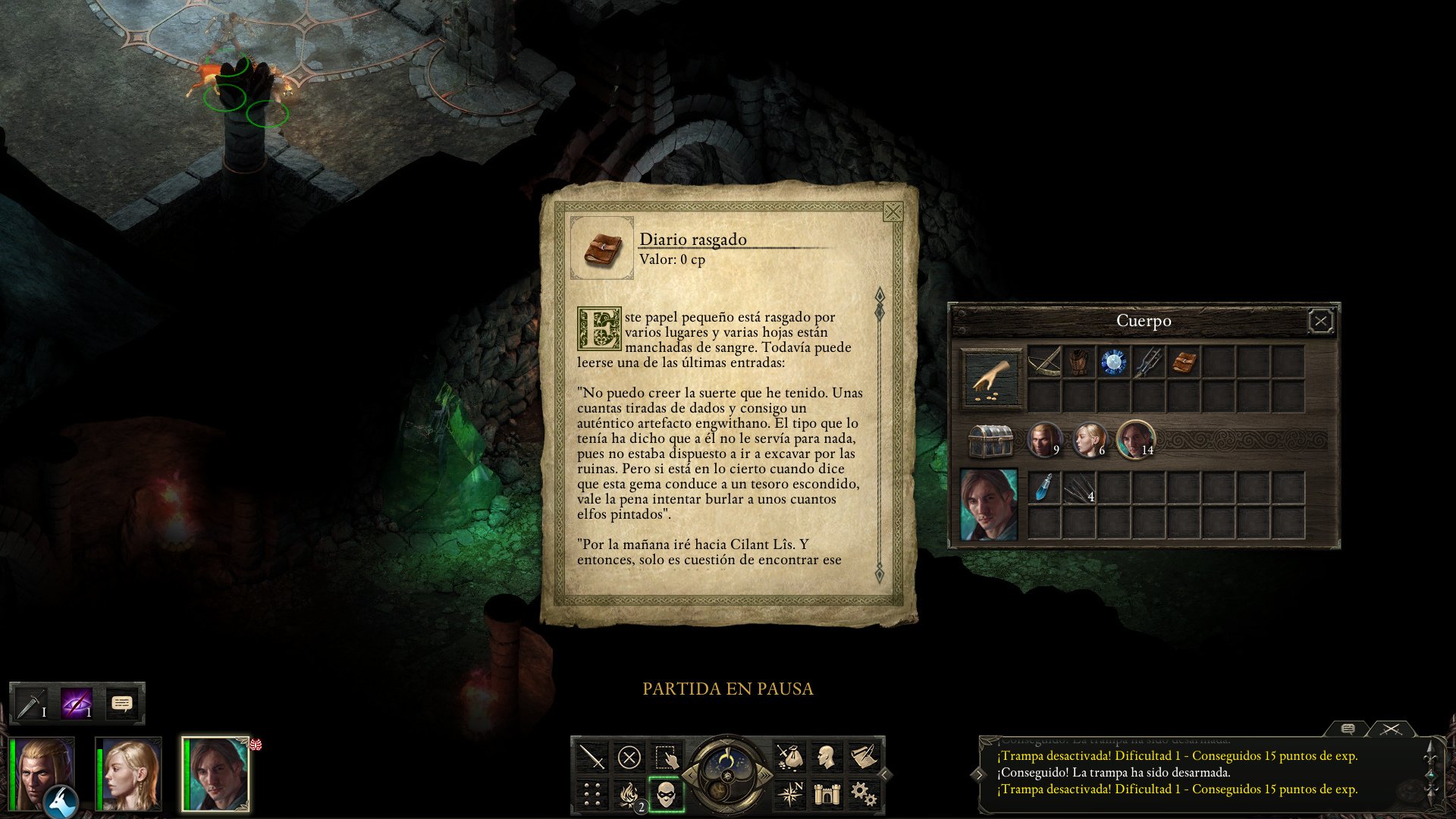
Task: Enable fast mode with the double chevron
Action: (x=766, y=774)
